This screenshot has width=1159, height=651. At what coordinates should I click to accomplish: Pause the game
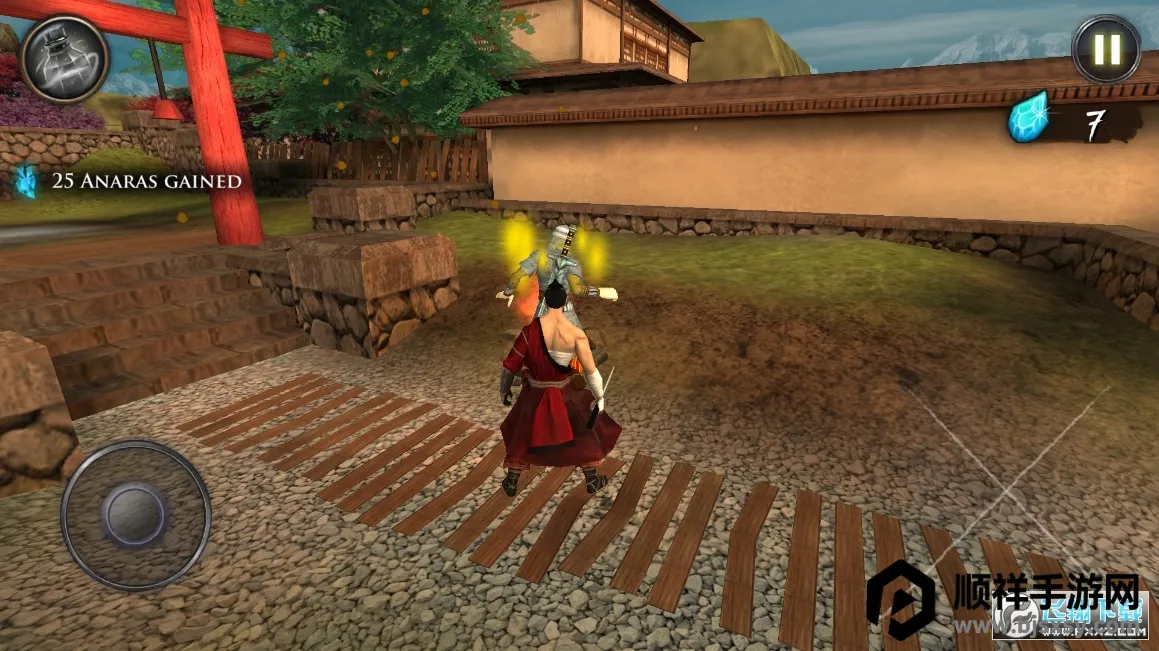[x=1106, y=49]
